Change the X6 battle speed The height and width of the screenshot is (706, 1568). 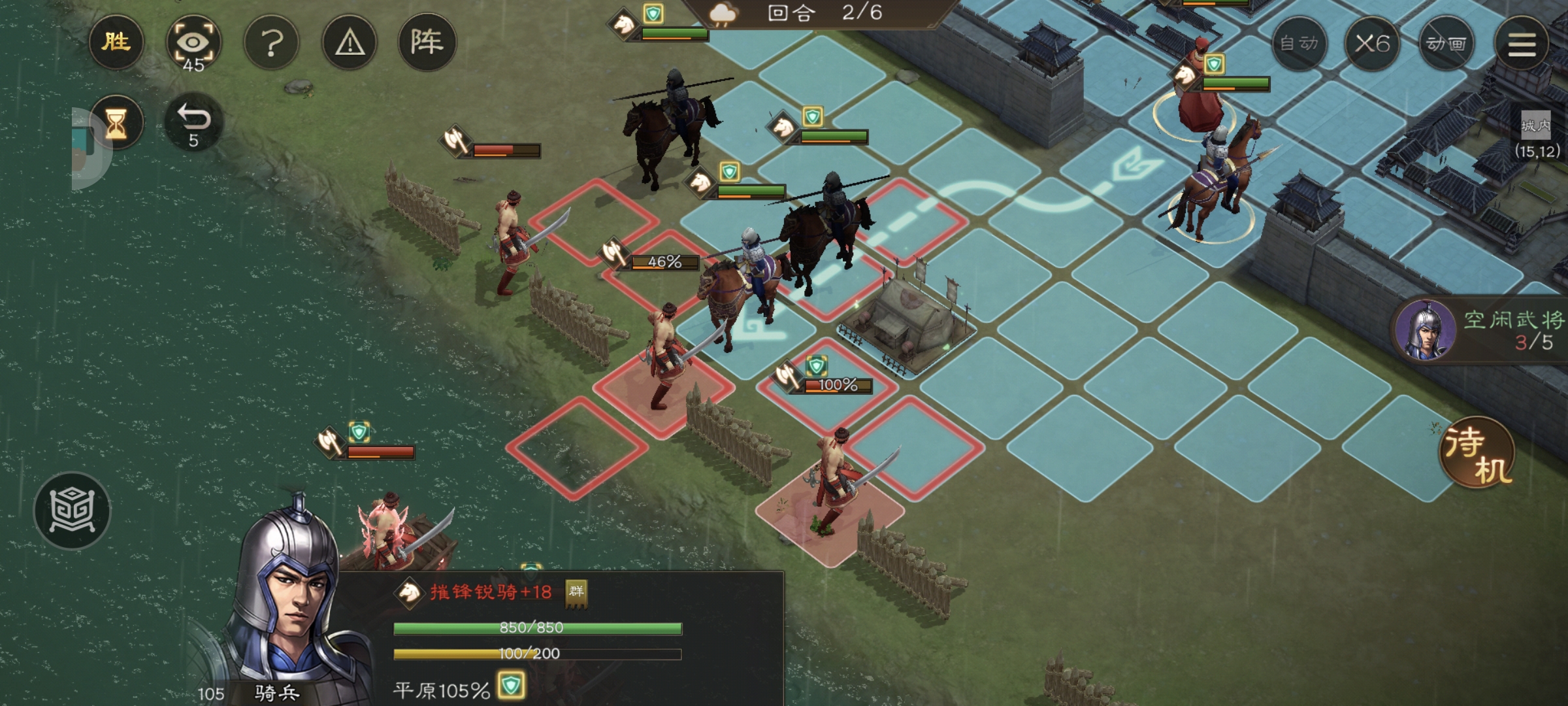pyautogui.click(x=1371, y=44)
